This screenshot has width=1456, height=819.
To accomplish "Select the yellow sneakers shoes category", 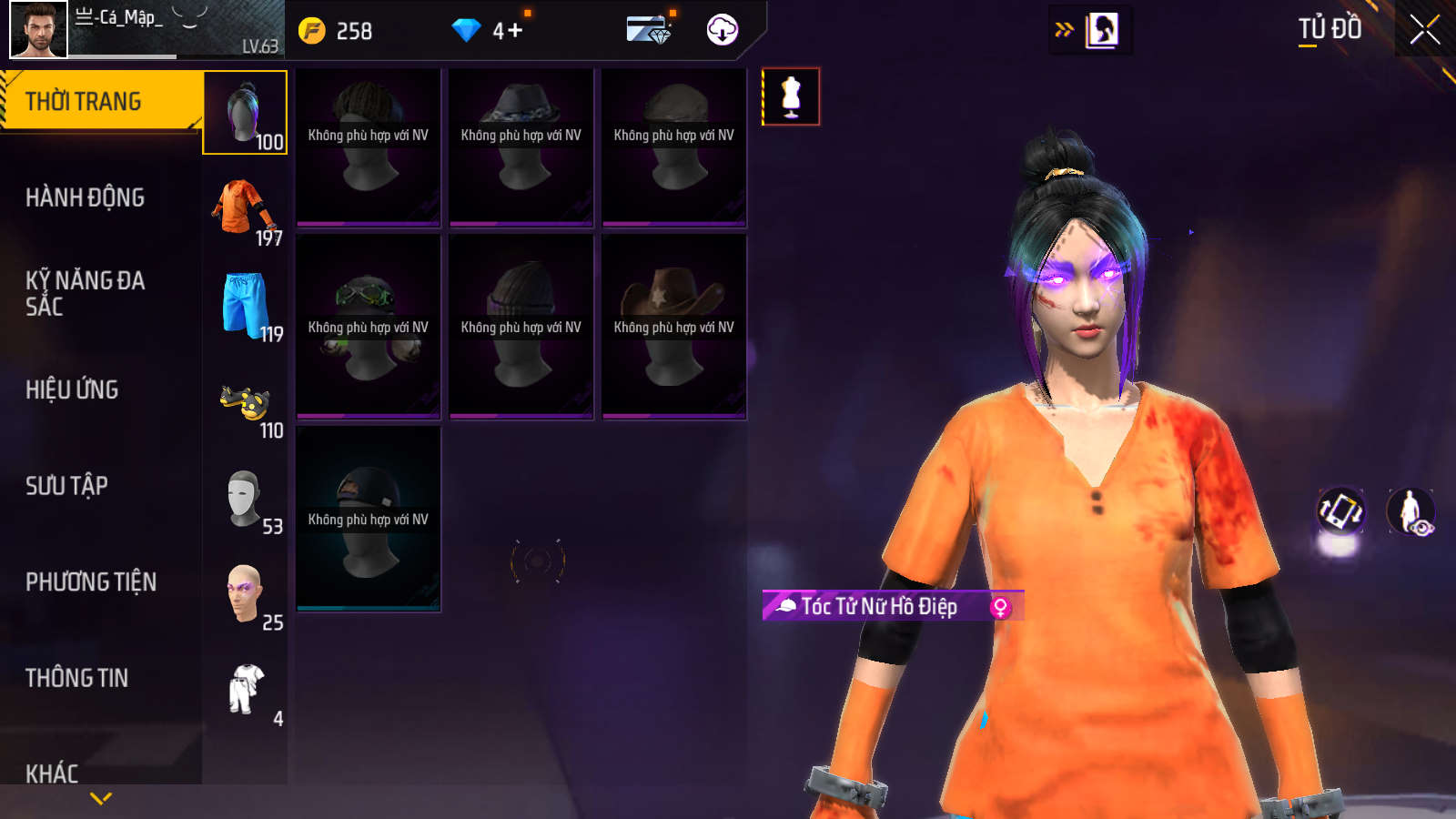I will click(x=245, y=402).
